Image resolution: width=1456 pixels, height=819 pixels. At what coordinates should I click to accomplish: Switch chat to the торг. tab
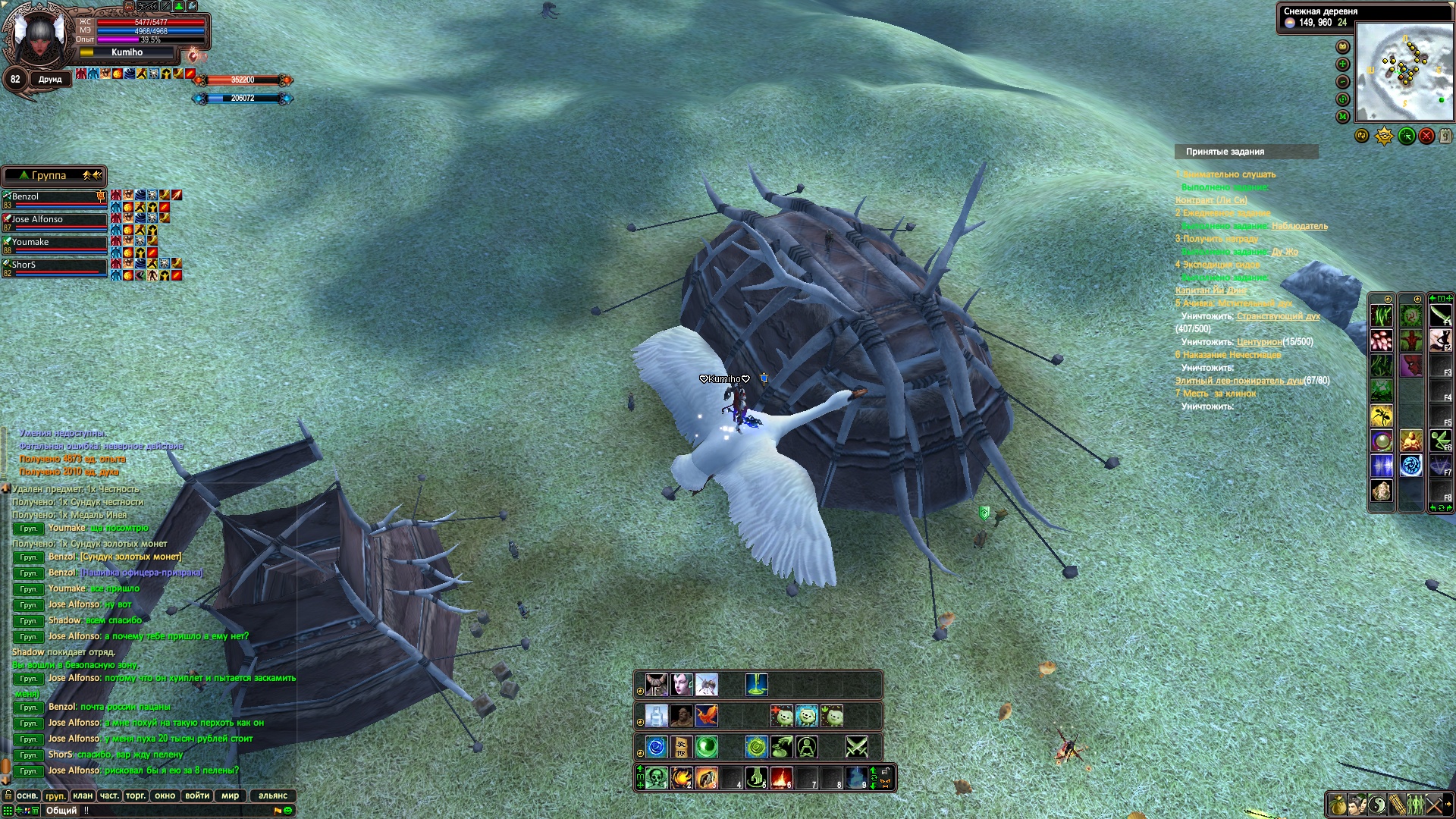click(136, 795)
